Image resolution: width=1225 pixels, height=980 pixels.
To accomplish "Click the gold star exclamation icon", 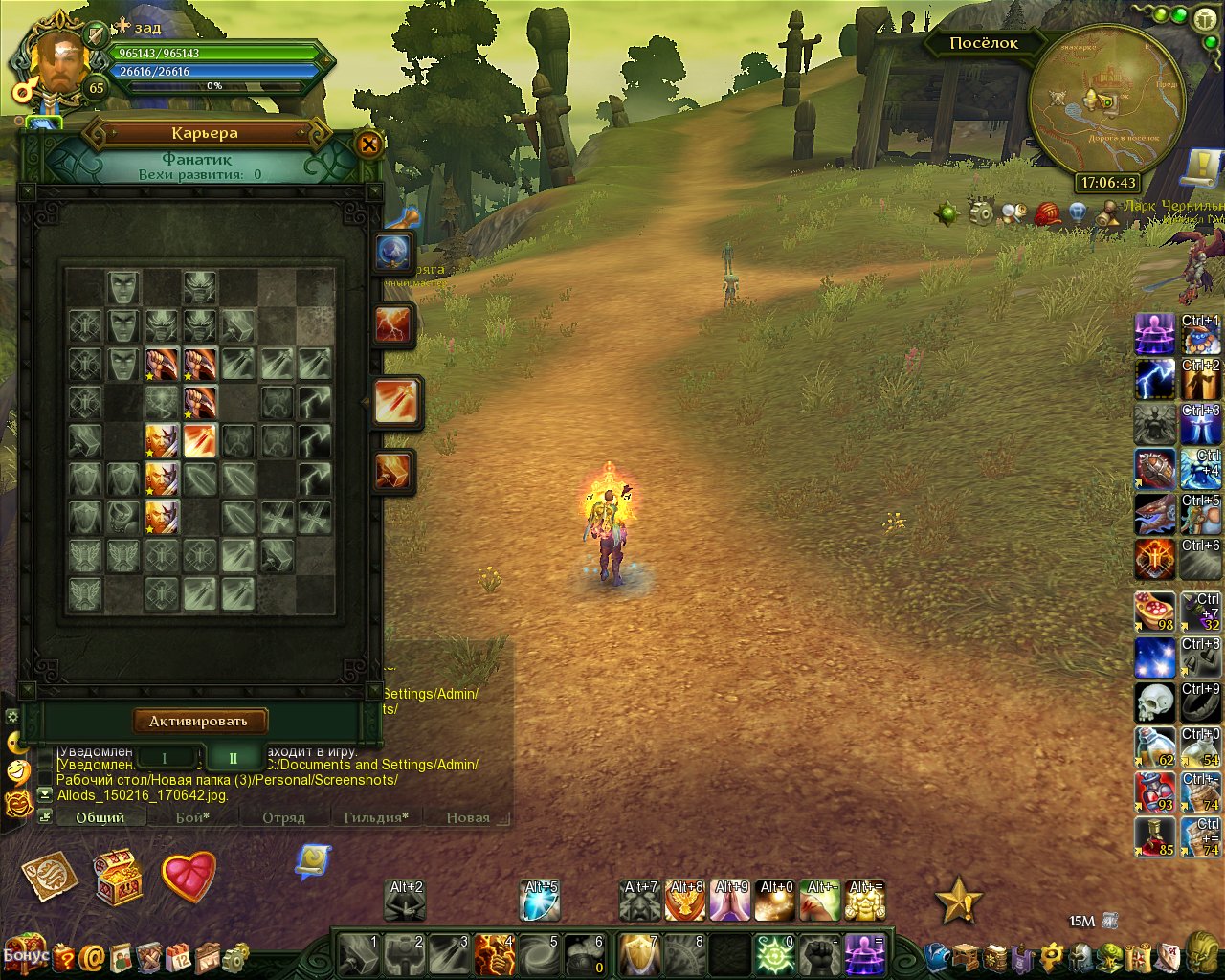I will coord(957,901).
